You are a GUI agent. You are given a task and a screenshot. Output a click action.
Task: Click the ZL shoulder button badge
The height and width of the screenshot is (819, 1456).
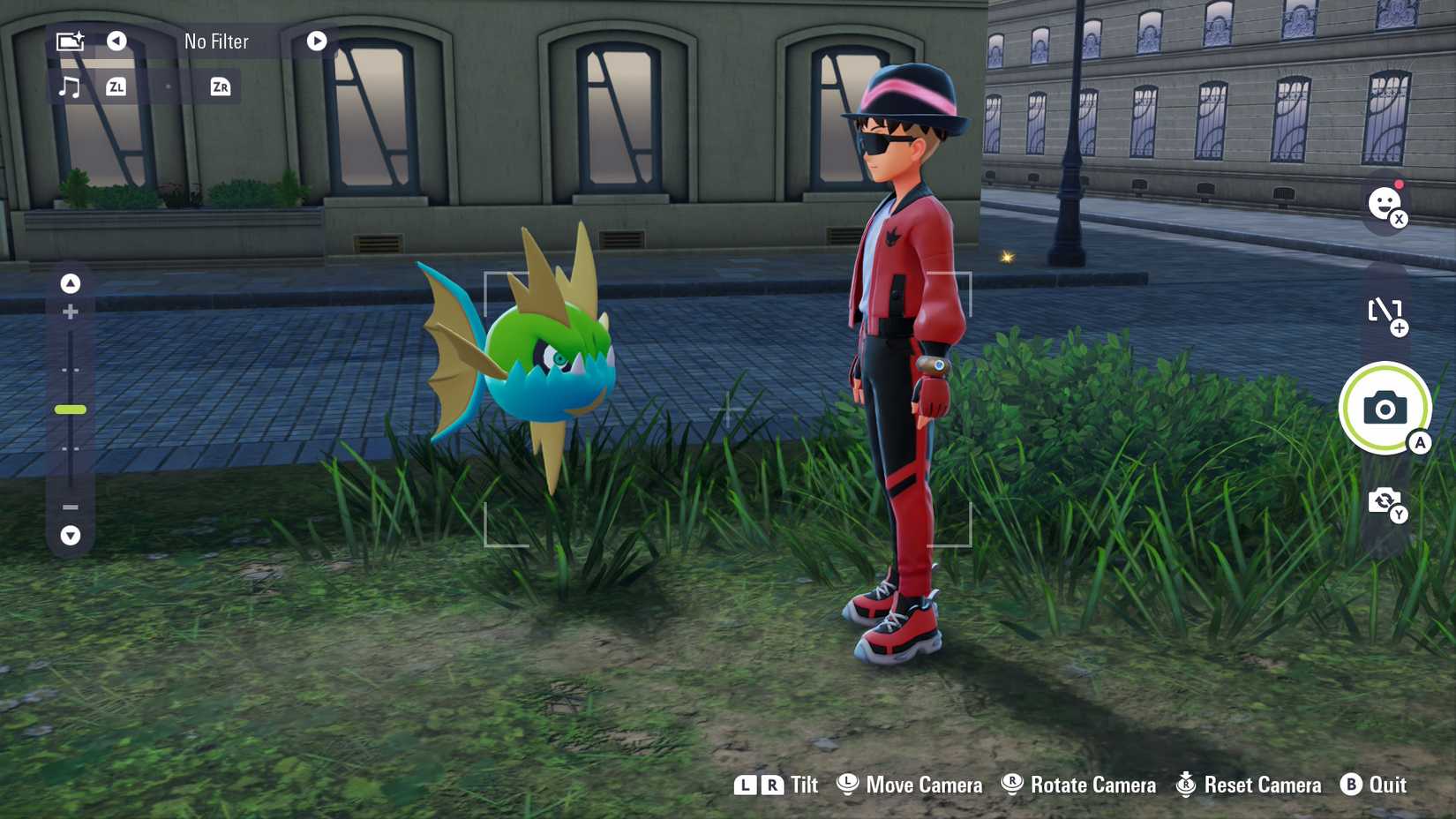coord(116,86)
